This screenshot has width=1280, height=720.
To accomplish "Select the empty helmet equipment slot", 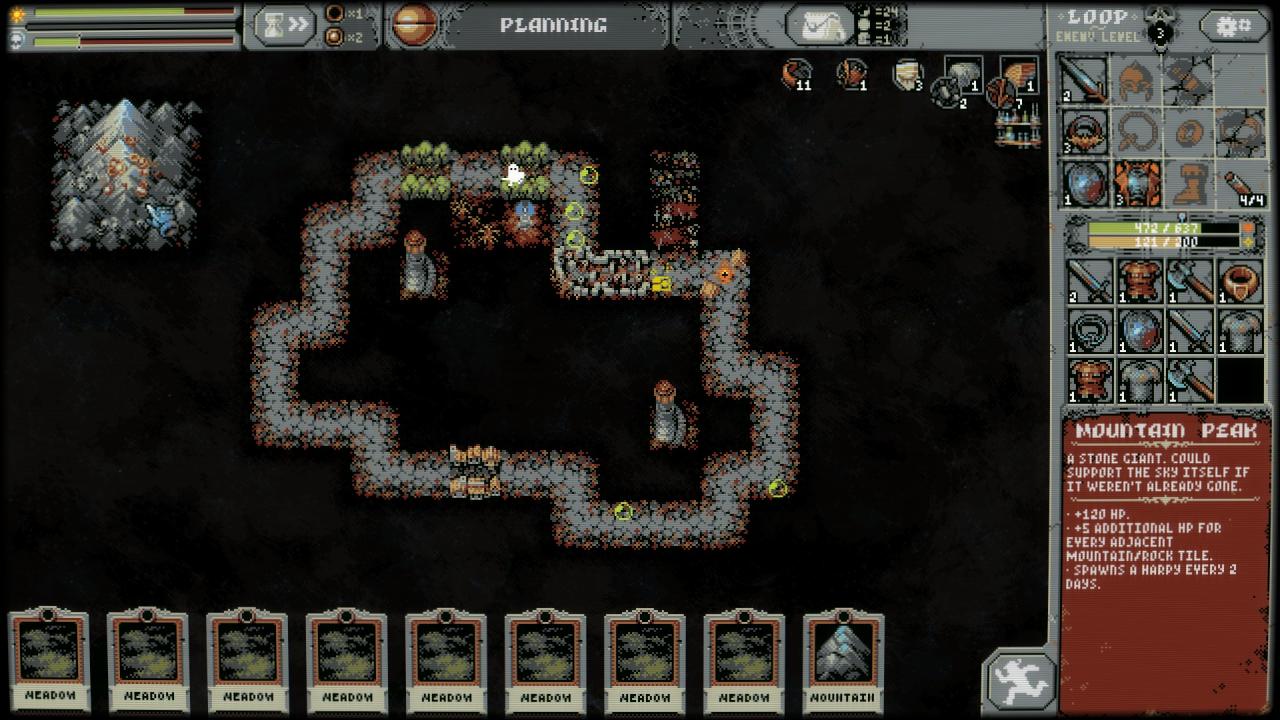I will click(1137, 80).
